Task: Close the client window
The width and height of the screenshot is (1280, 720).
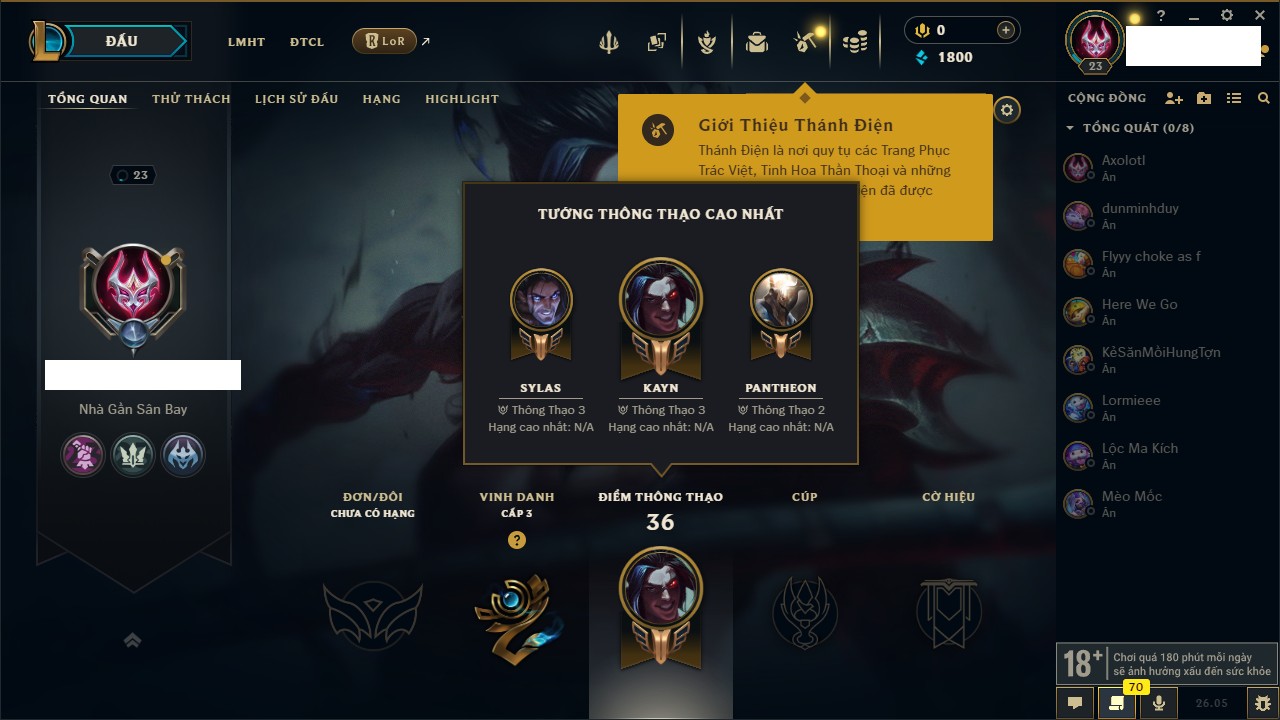Action: (1258, 16)
